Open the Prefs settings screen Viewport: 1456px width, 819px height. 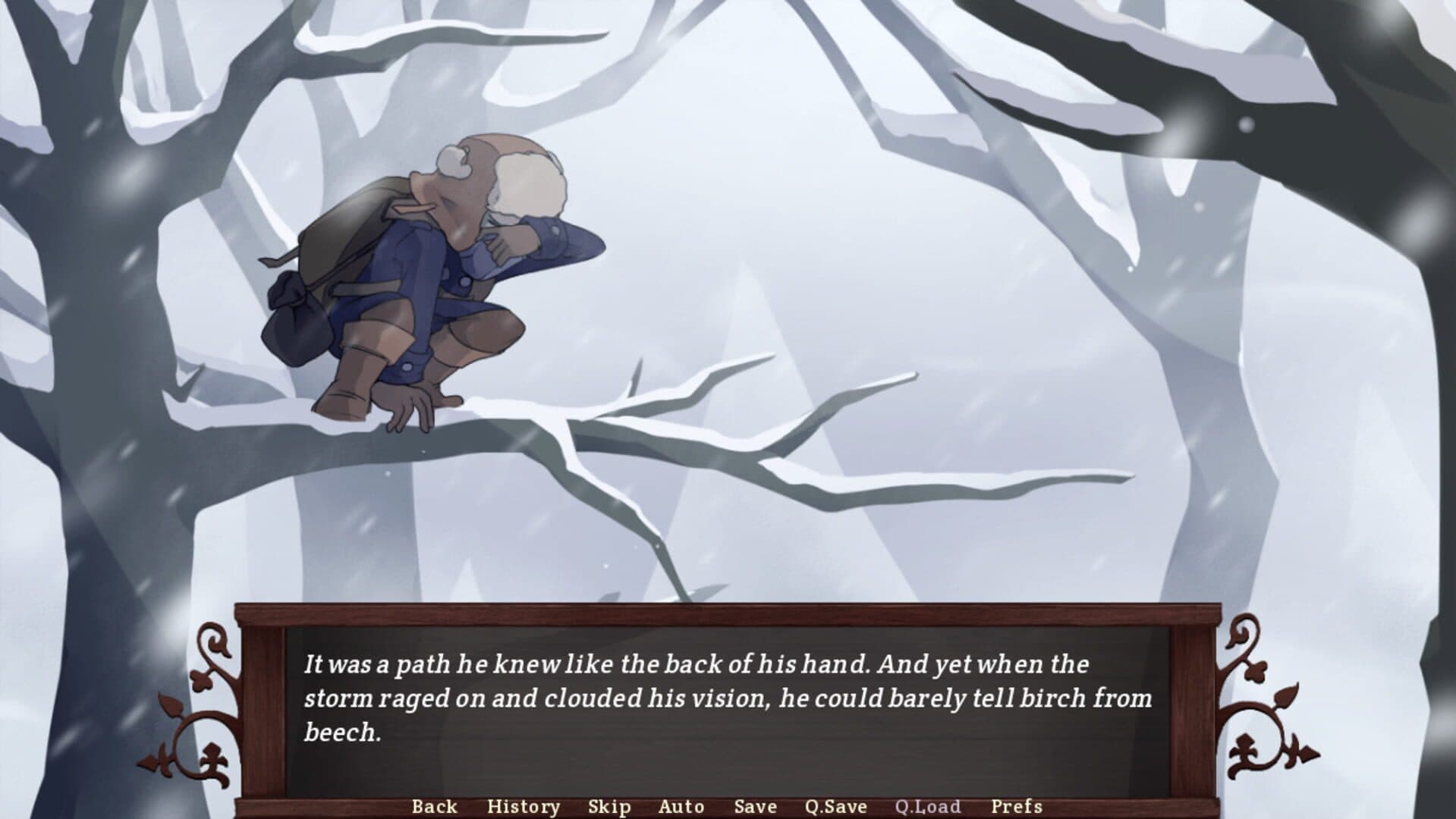pos(1016,806)
